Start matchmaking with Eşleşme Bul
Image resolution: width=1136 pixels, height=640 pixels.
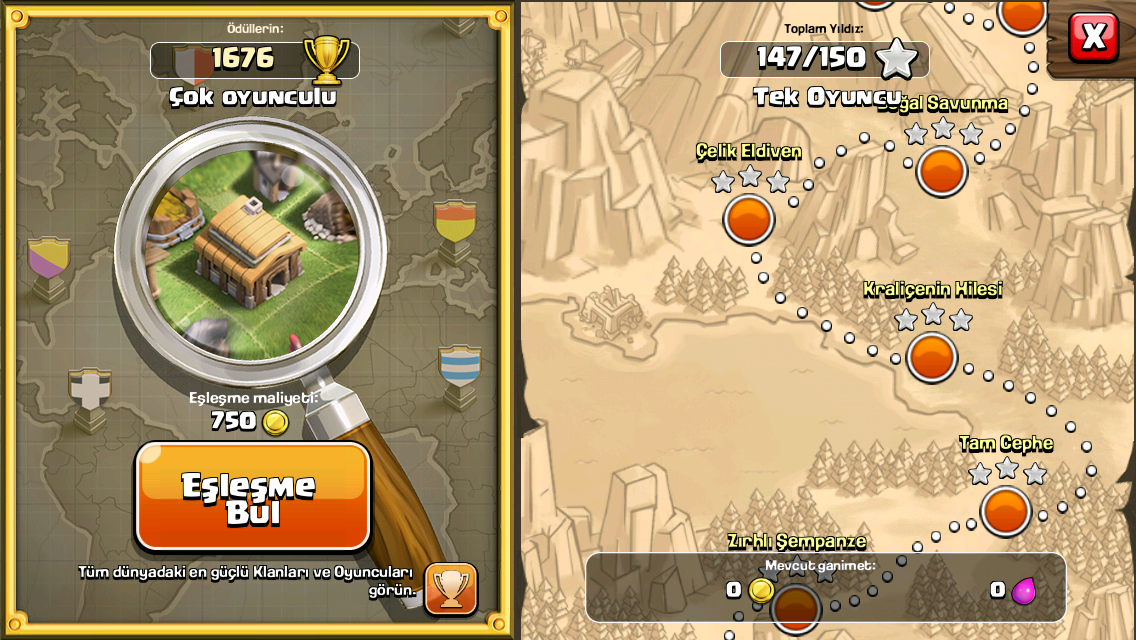tap(253, 497)
